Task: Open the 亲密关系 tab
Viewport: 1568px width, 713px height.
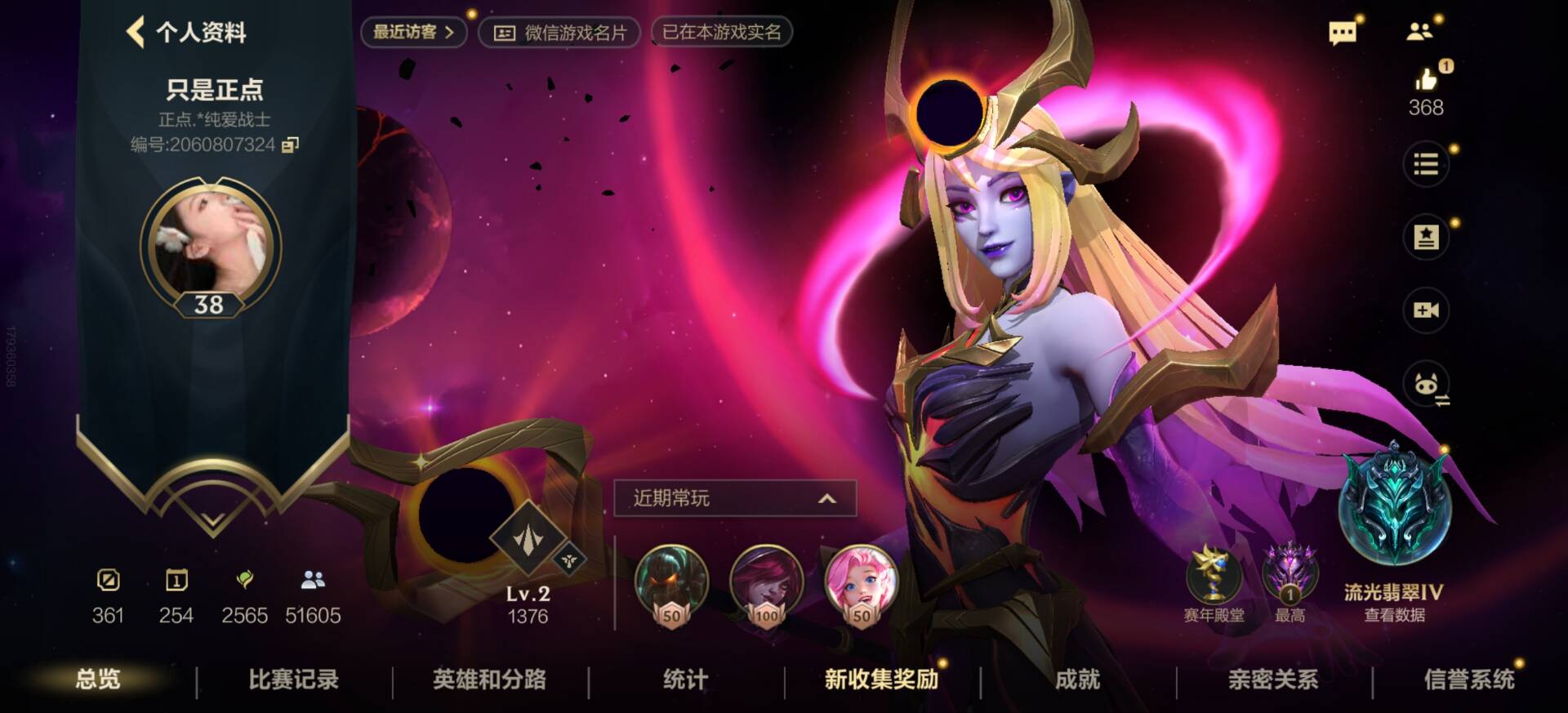Action: pos(1273,680)
